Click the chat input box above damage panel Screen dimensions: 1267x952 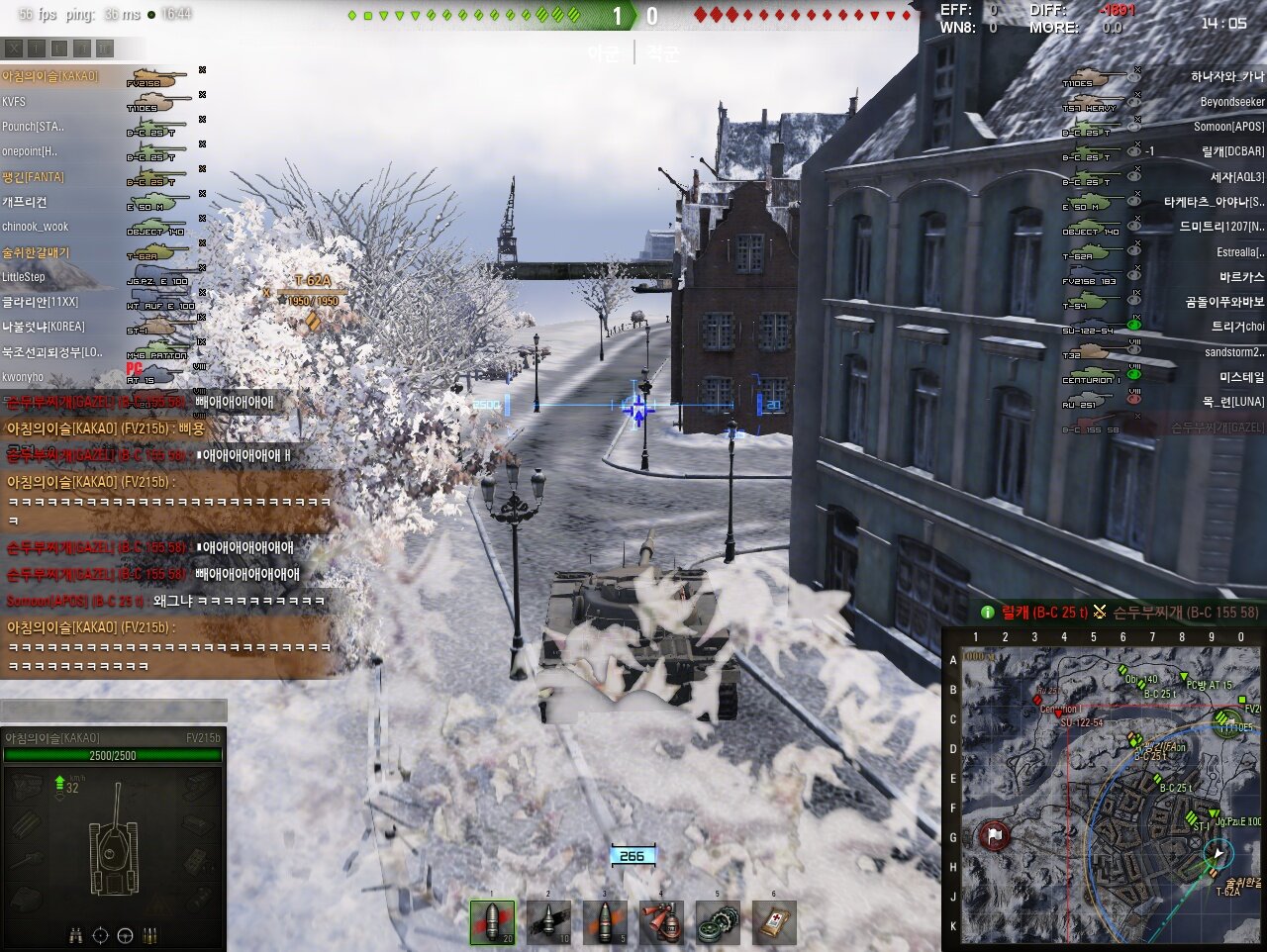click(x=114, y=710)
